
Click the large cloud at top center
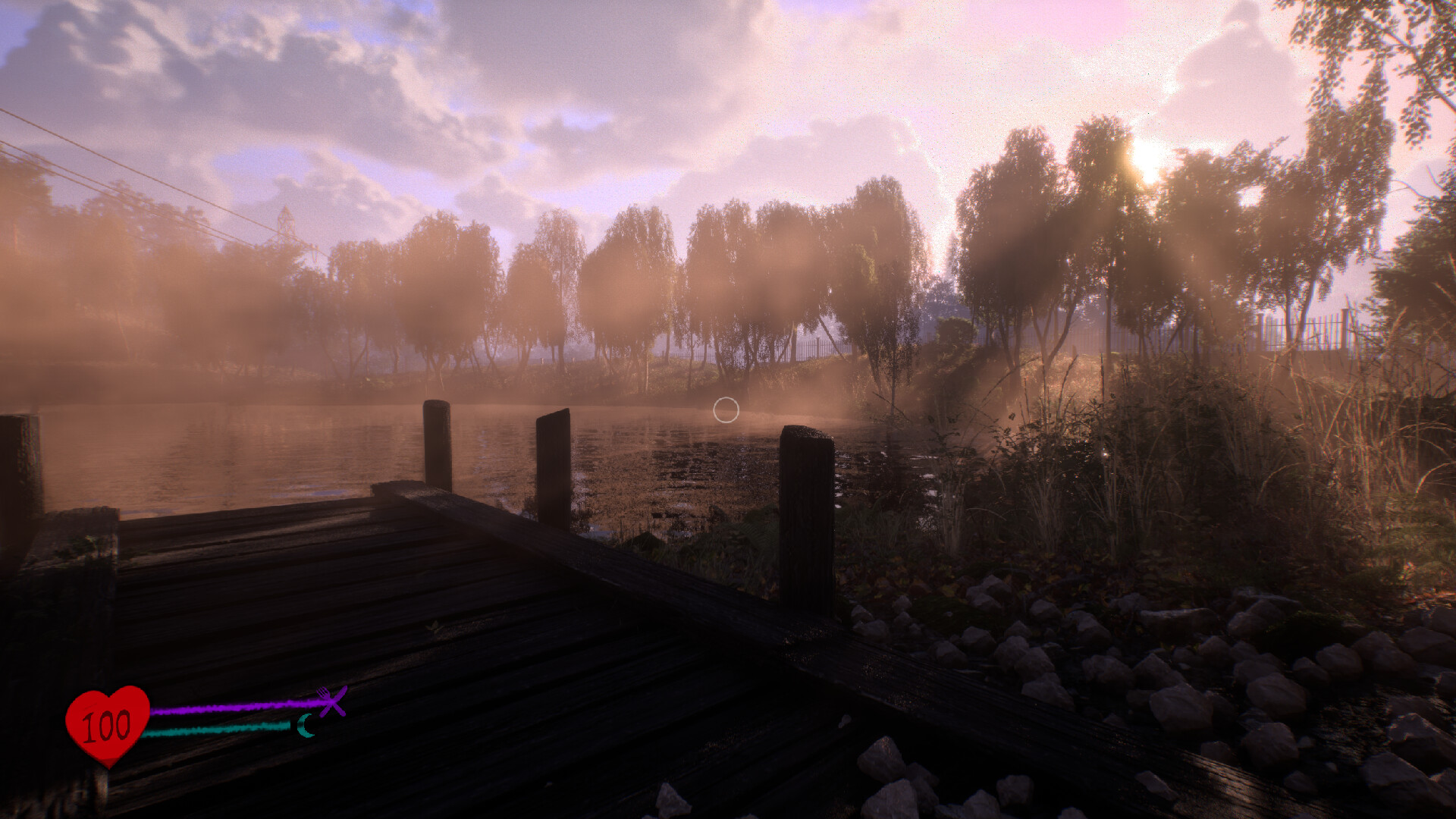point(758,76)
